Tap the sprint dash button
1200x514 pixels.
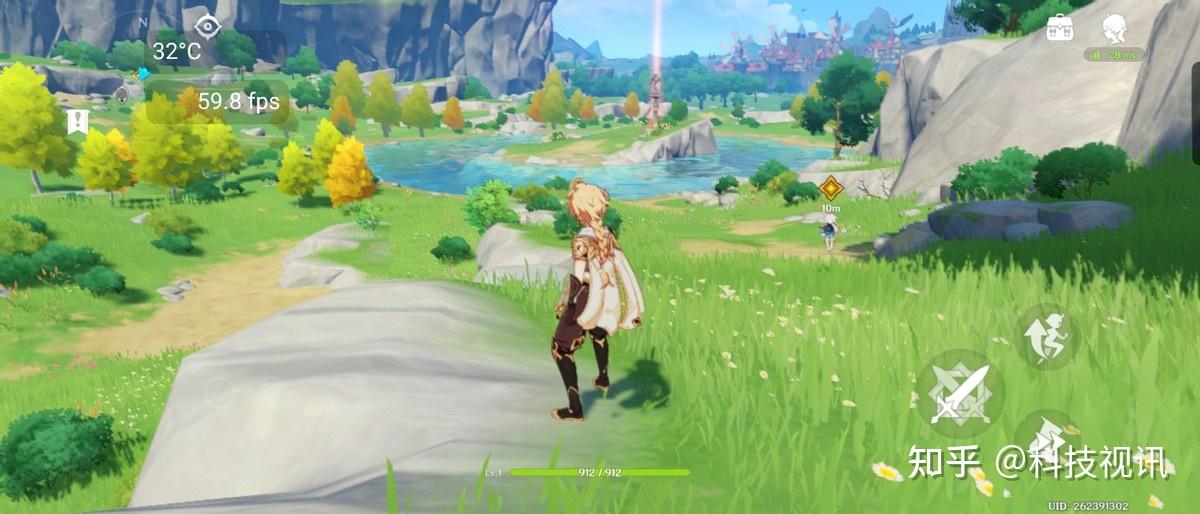pyautogui.click(x=1046, y=440)
